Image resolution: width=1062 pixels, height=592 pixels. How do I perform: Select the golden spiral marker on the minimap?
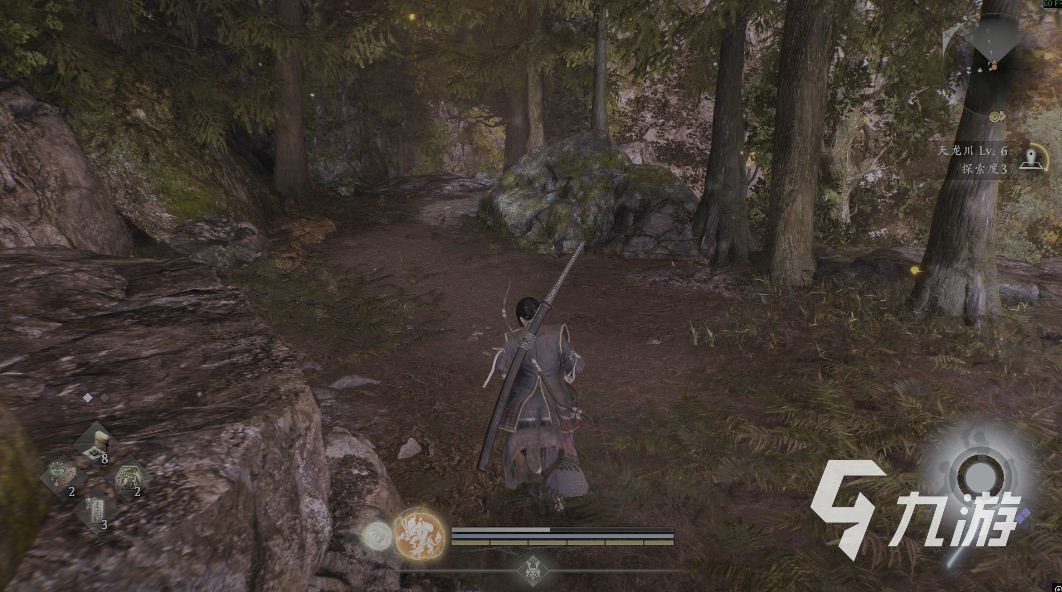[x=997, y=117]
